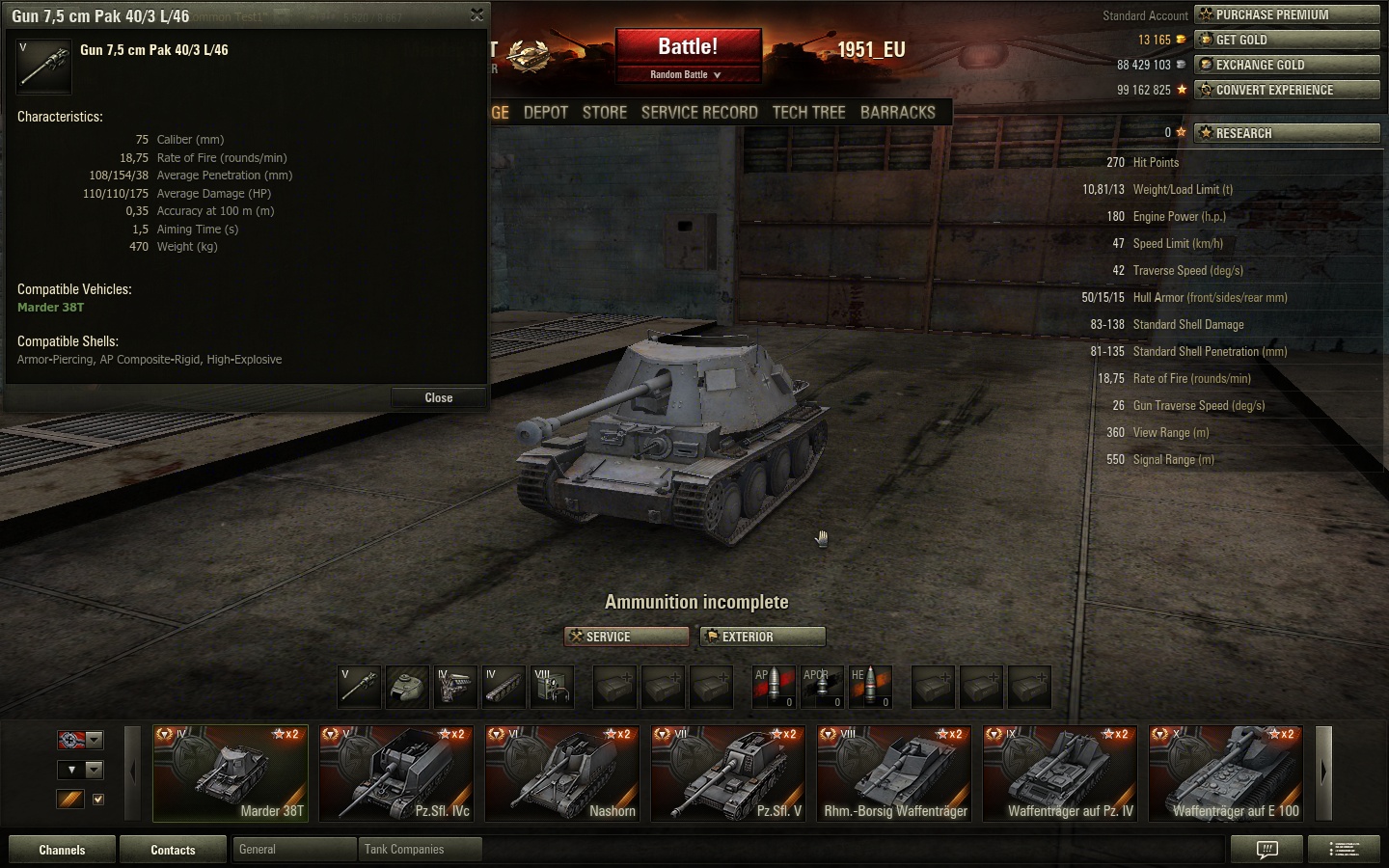Select the Nashorn in the tank carousel

point(562,773)
